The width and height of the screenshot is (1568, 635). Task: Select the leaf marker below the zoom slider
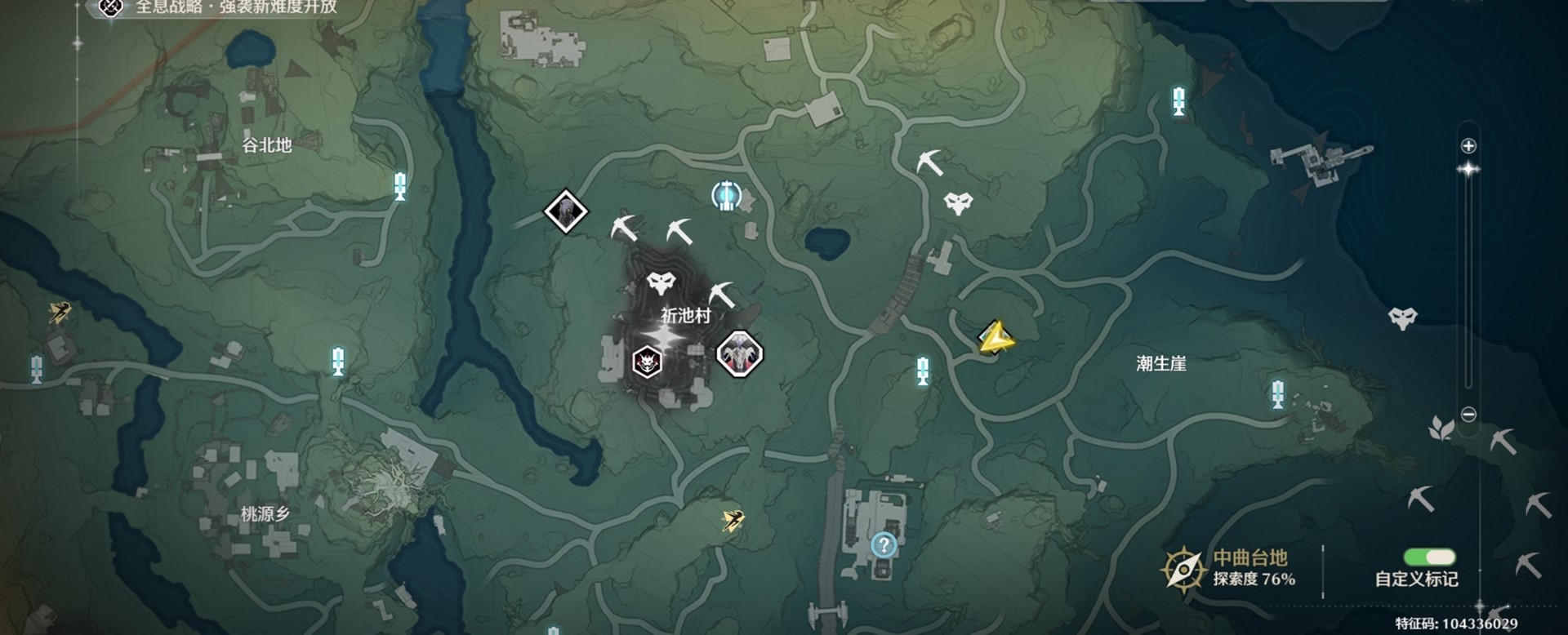(1441, 428)
